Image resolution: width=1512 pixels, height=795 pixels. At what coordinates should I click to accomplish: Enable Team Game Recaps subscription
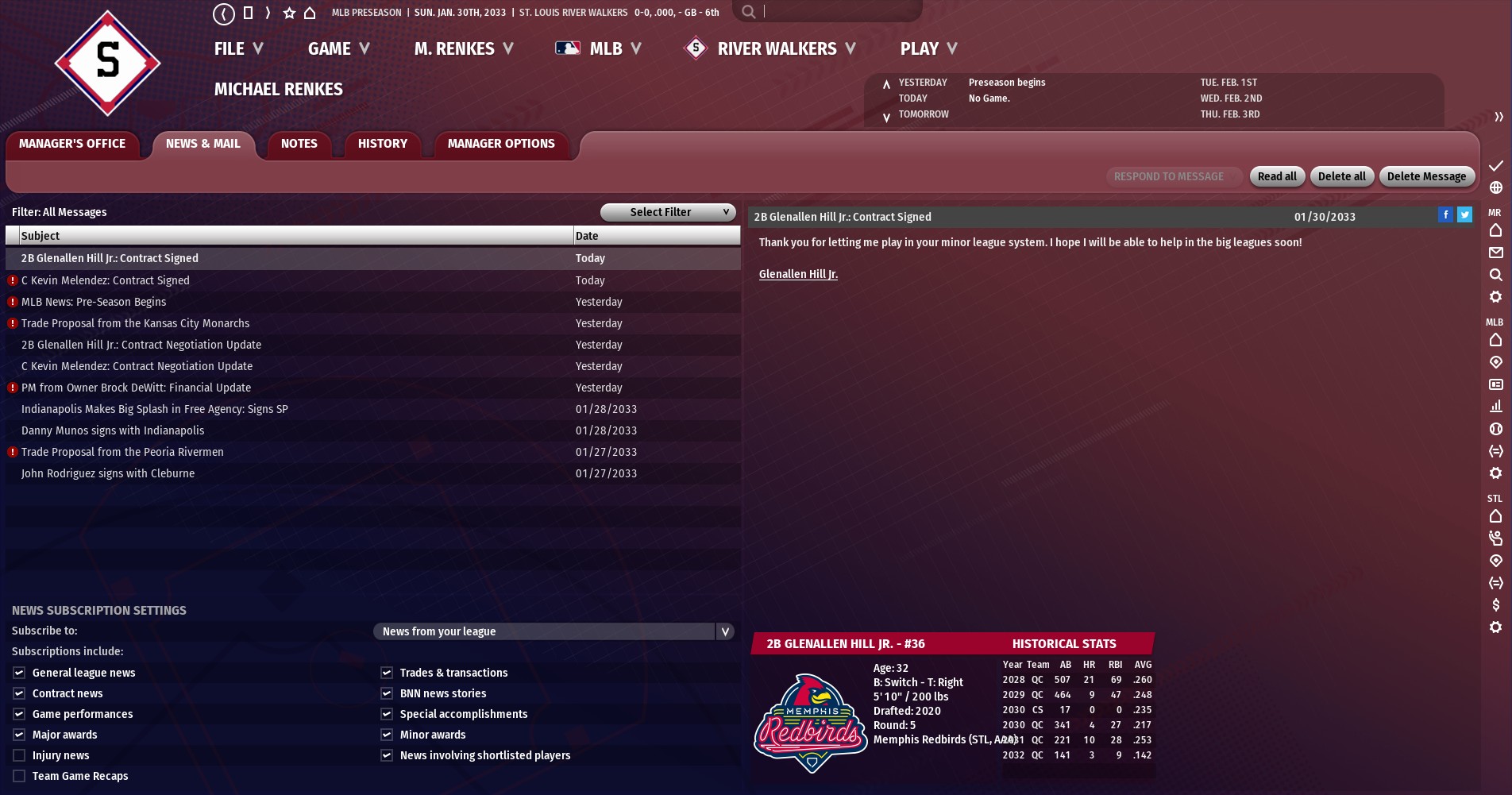pos(19,776)
